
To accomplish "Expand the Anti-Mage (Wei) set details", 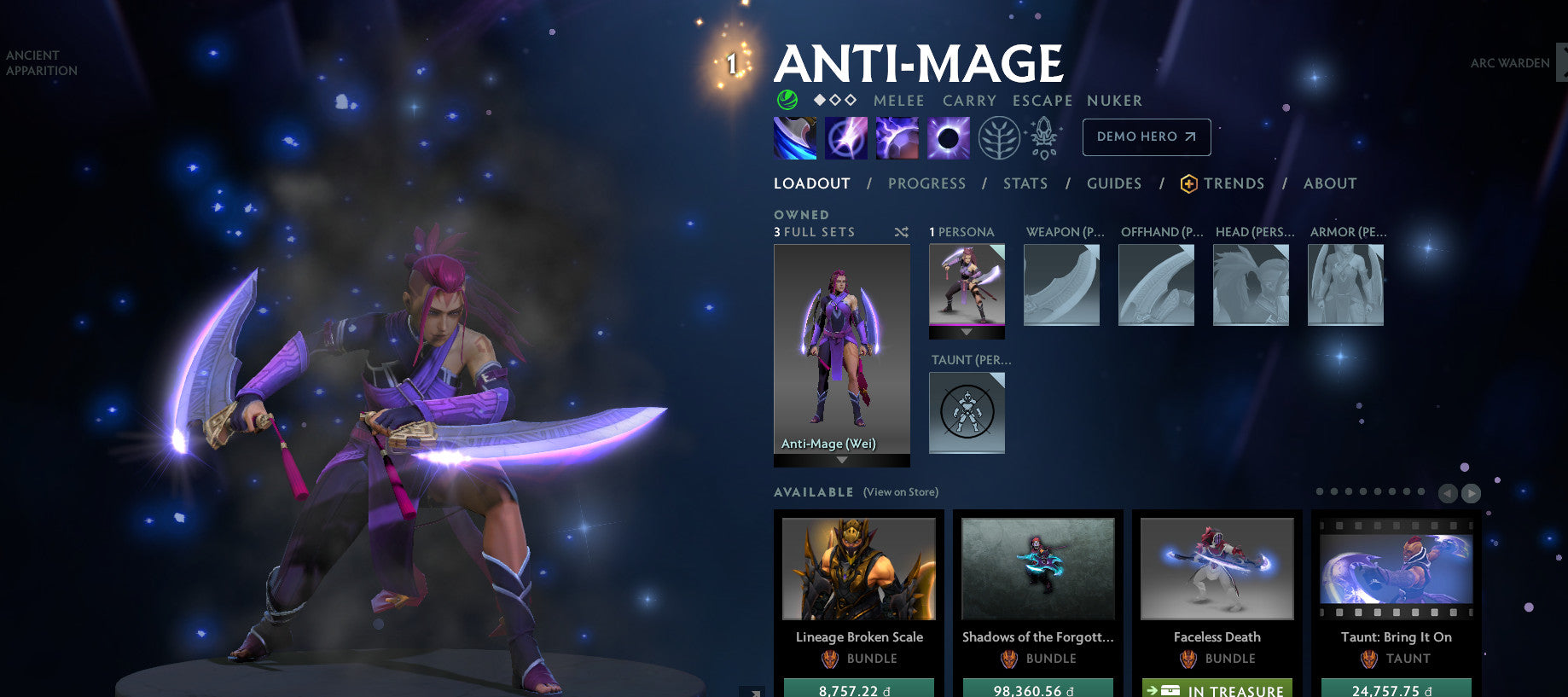I will point(841,459).
